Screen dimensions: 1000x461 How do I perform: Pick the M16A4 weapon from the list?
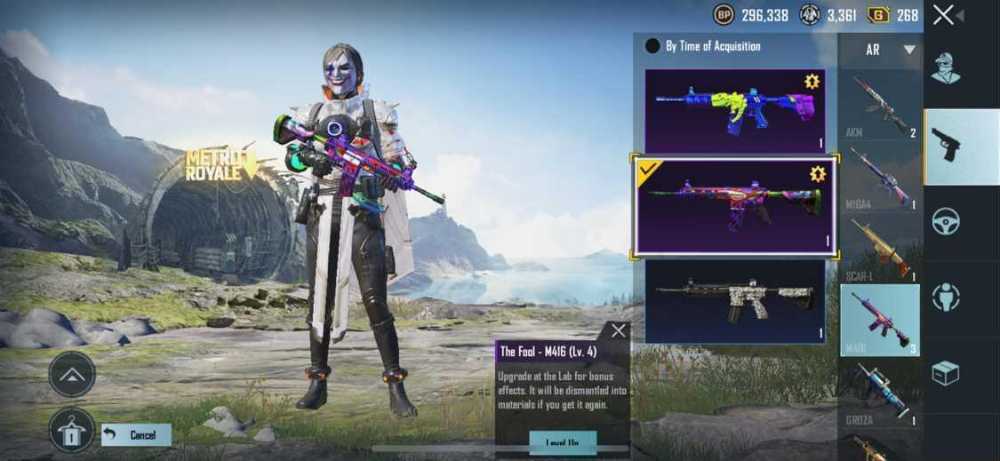click(x=880, y=177)
